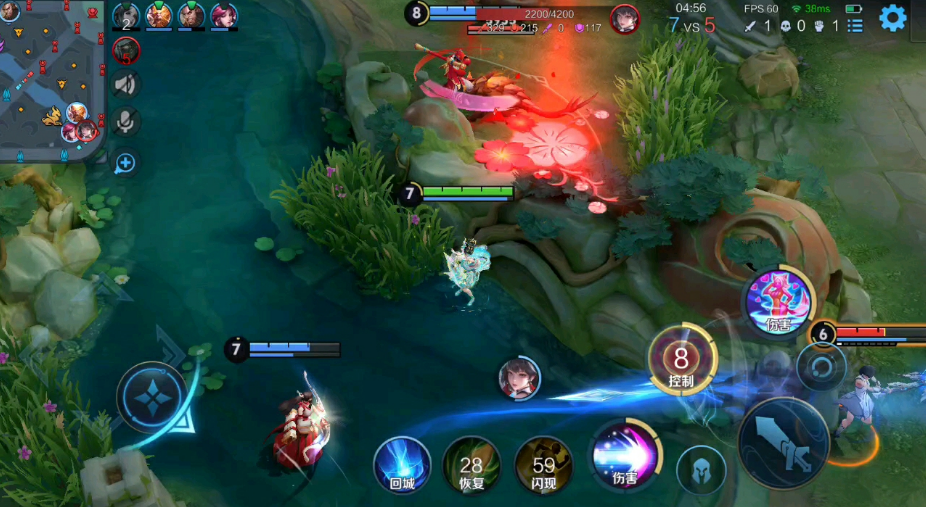Target the enemy hero portrait bubble
This screenshot has height=507, width=926.
(519, 378)
